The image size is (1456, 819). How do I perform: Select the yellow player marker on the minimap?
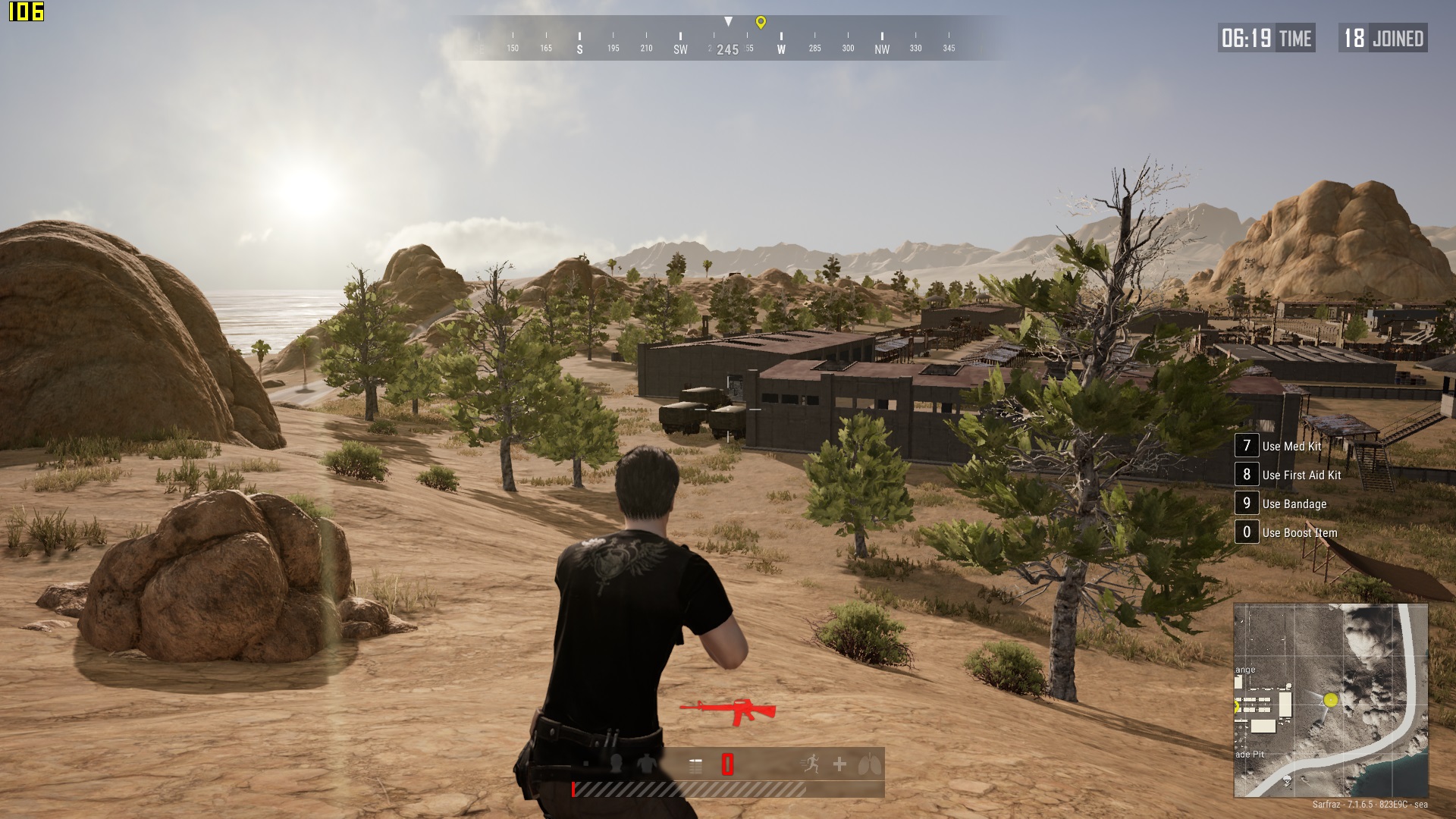(x=1331, y=700)
